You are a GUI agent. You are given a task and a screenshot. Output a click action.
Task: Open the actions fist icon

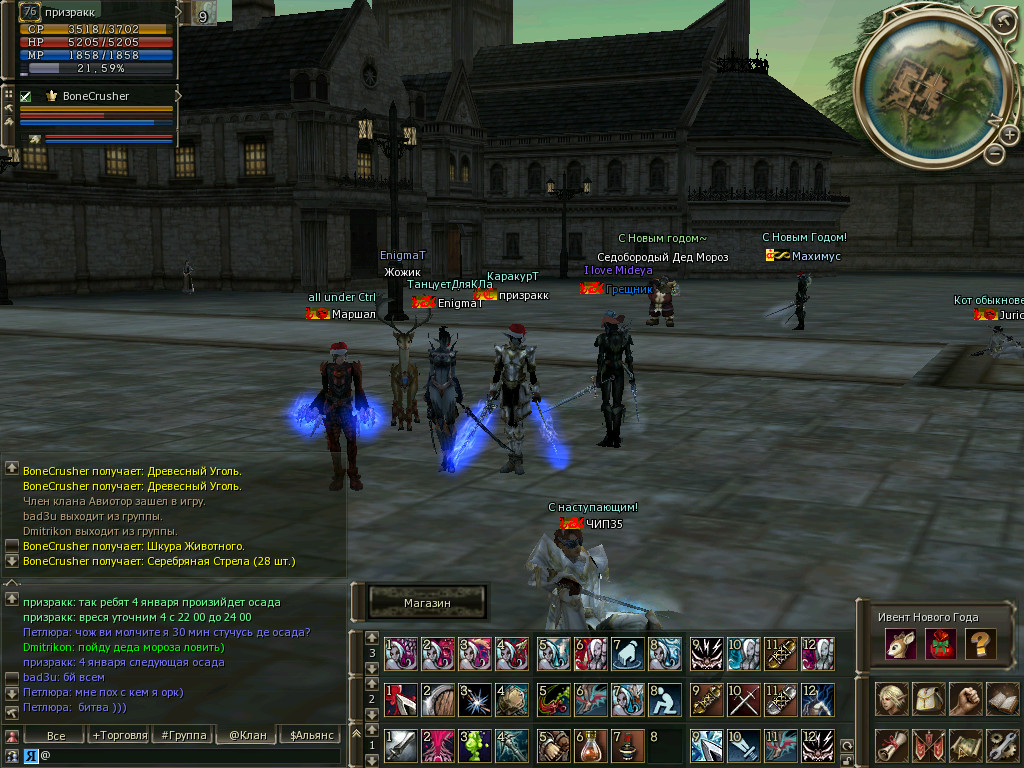point(965,698)
